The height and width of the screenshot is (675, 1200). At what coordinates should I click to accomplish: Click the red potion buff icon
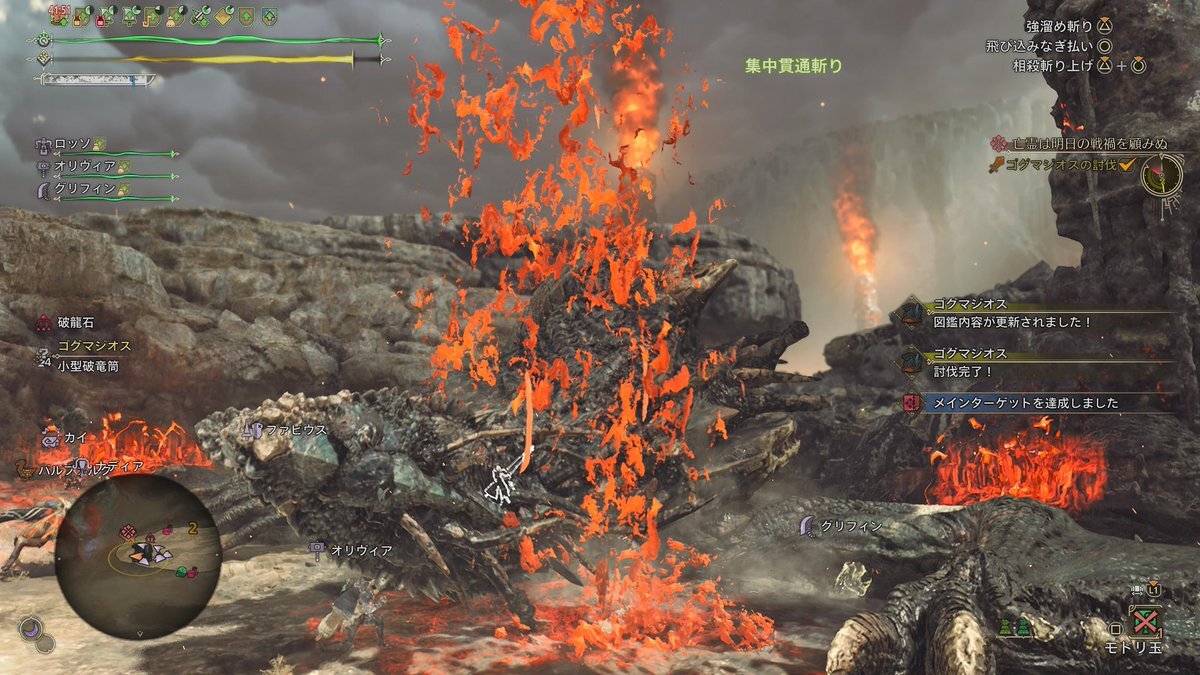pyautogui.click(x=103, y=17)
